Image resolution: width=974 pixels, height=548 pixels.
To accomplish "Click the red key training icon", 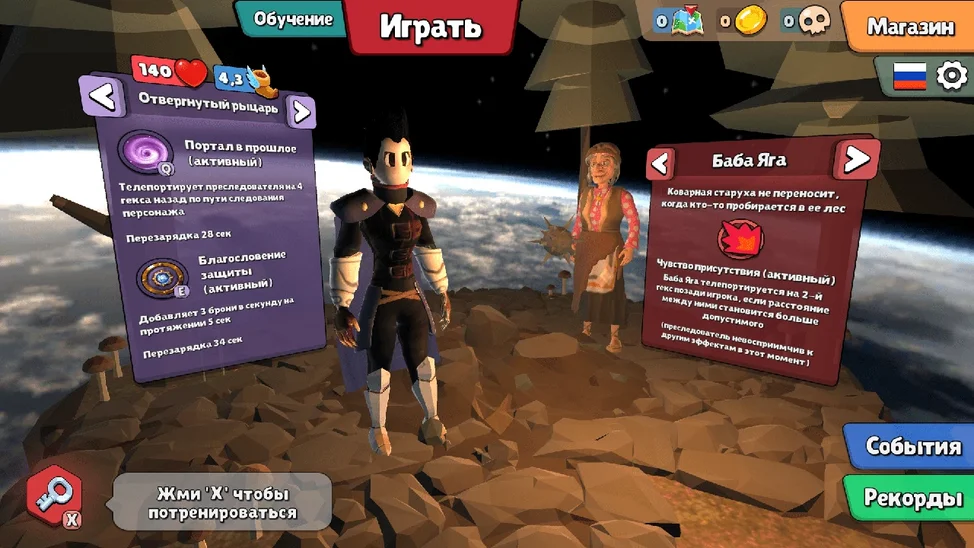I will pyautogui.click(x=55, y=495).
